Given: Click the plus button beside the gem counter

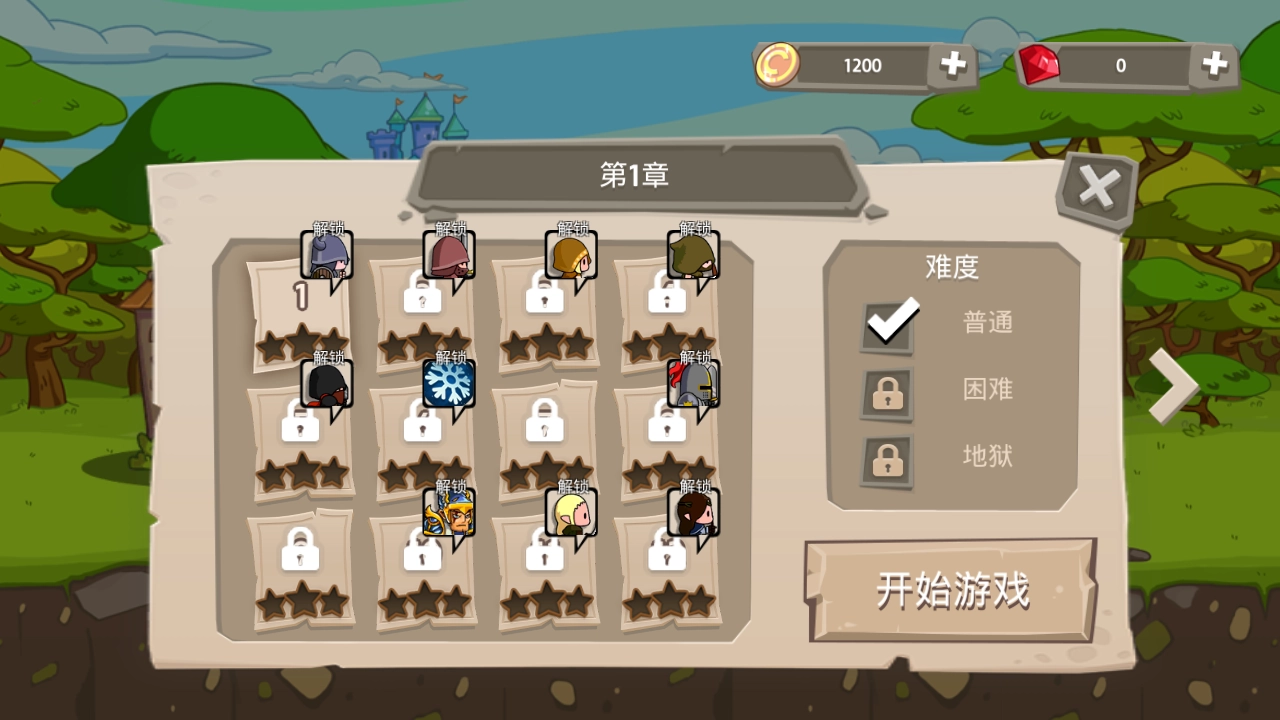Looking at the screenshot, I should click(x=1214, y=64).
